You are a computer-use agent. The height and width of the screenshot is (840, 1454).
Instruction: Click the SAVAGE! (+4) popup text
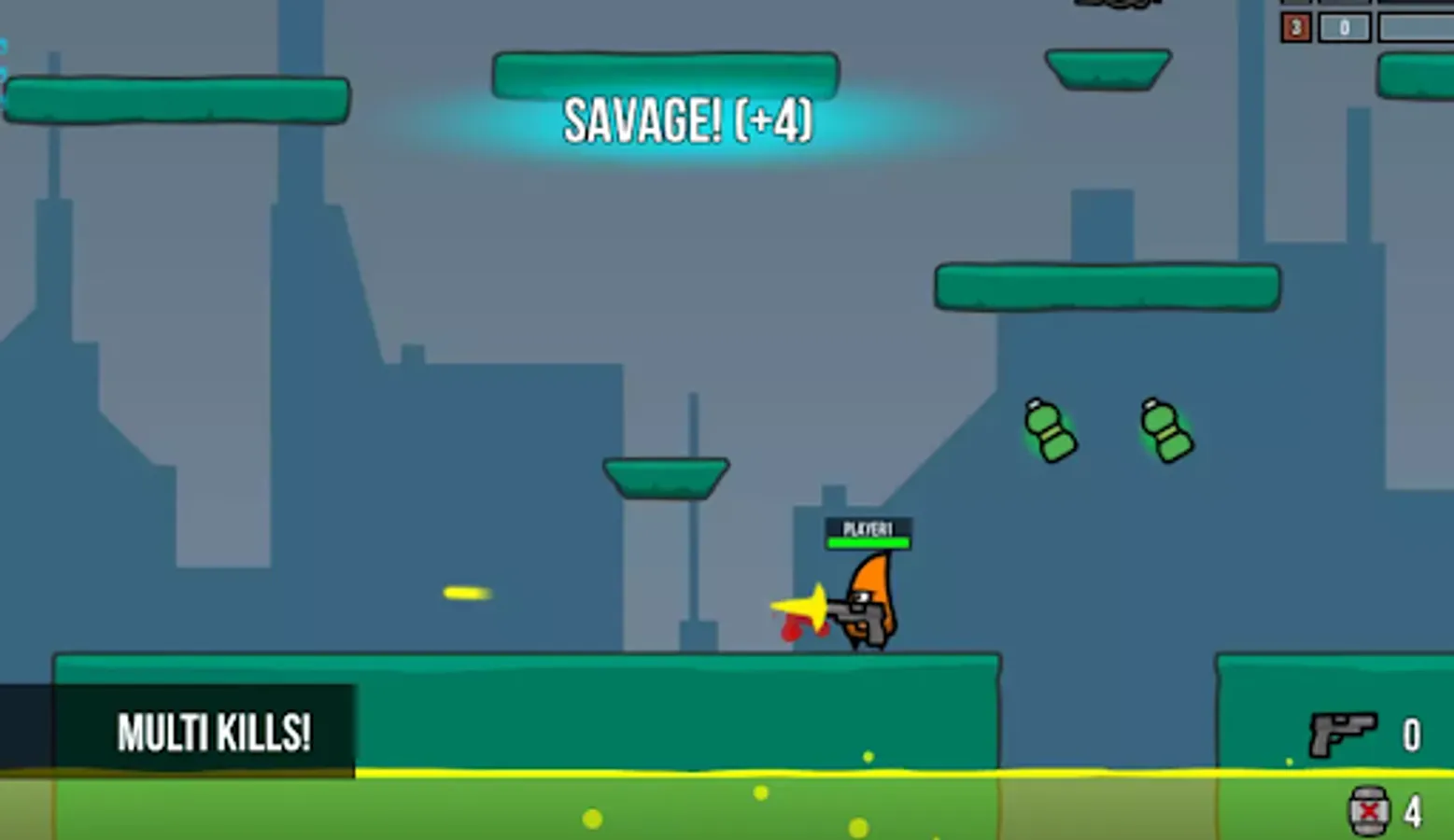[x=688, y=120]
